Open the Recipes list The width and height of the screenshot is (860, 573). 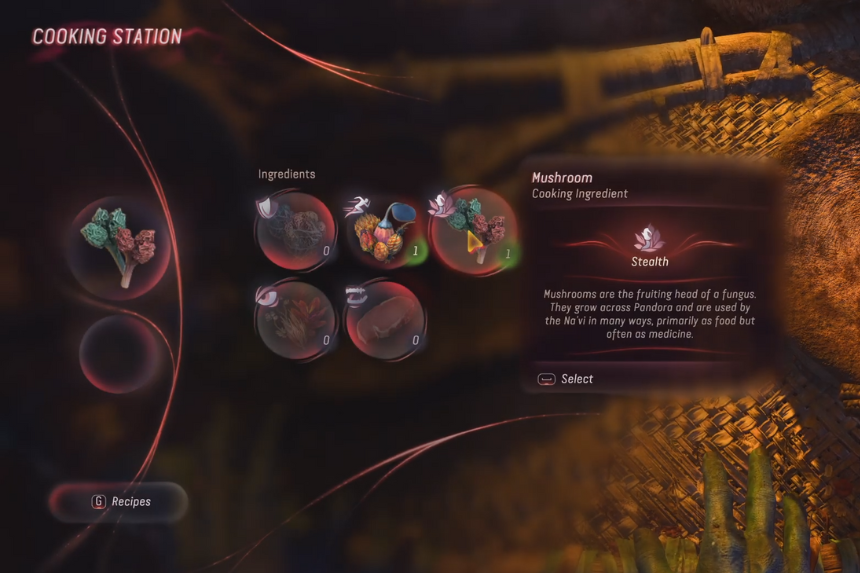coord(119,501)
